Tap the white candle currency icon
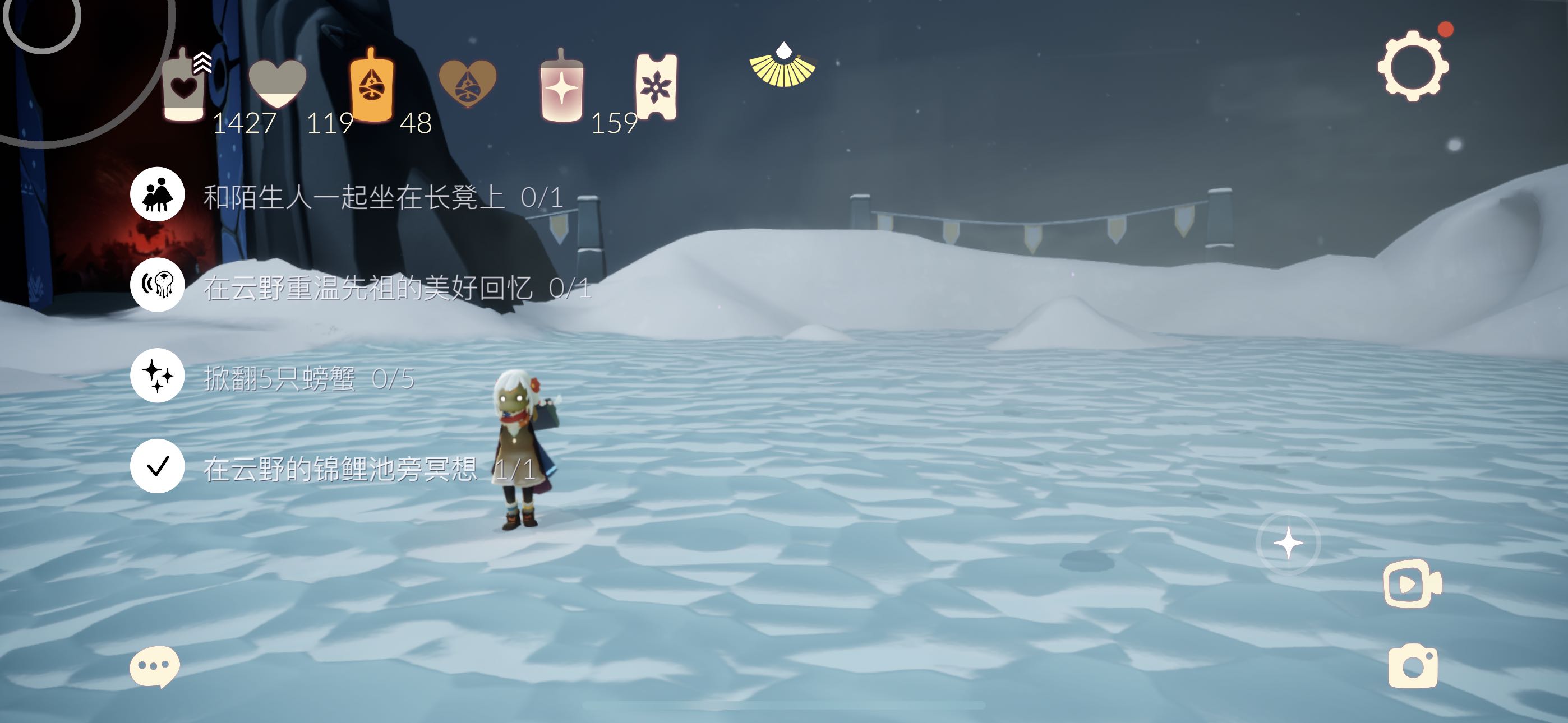This screenshot has width=1568, height=723. tap(183, 87)
